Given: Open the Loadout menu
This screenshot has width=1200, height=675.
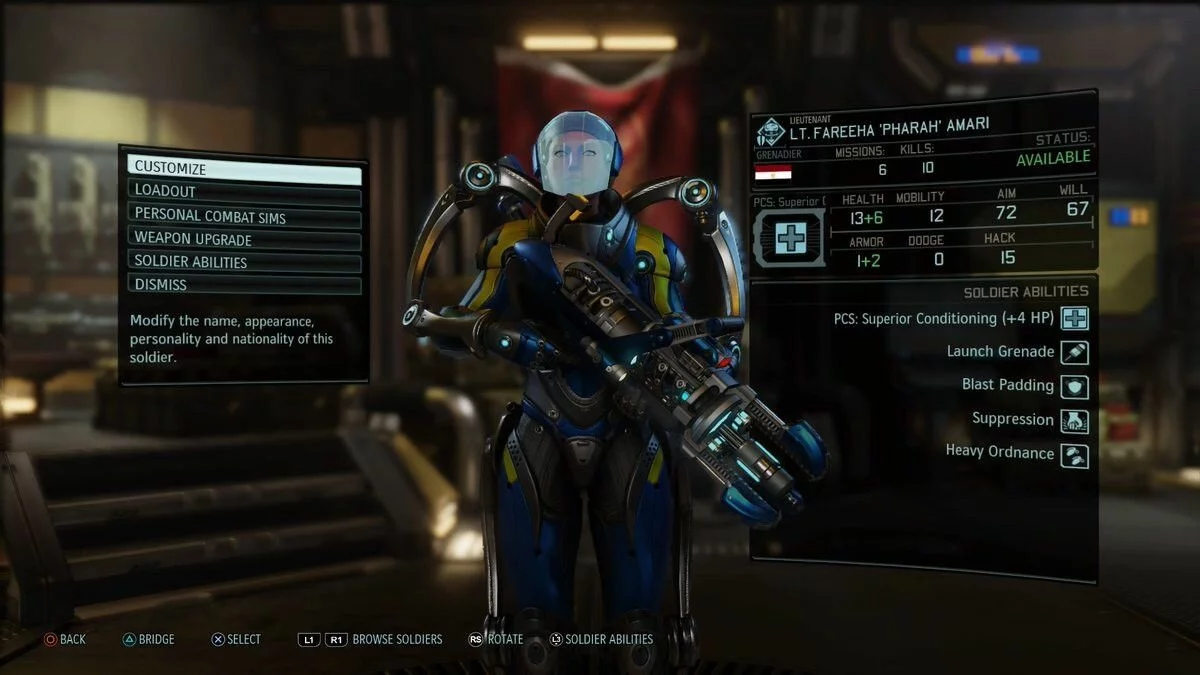Looking at the screenshot, I should point(244,191).
